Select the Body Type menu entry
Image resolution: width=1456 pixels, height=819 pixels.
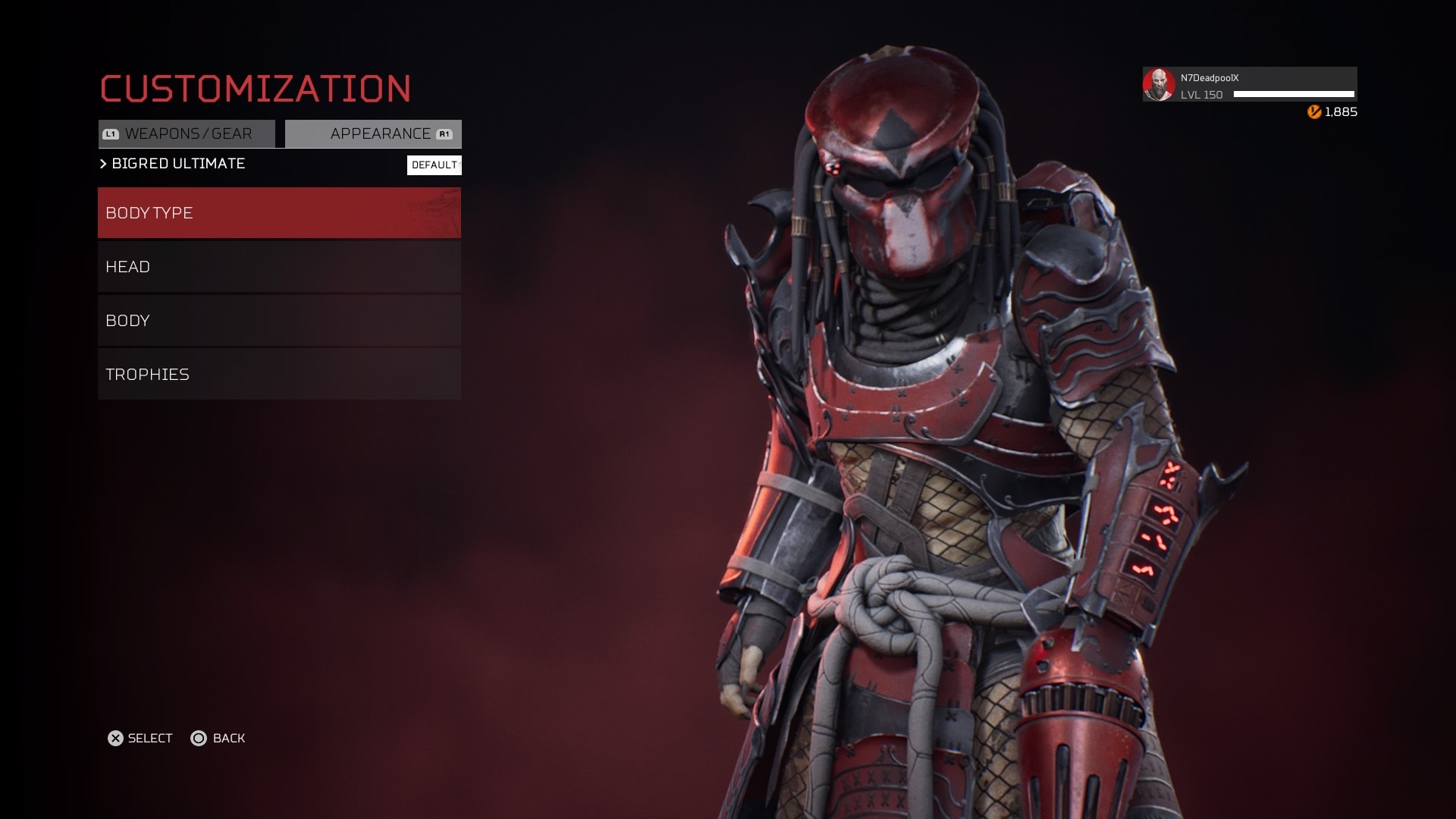(x=279, y=213)
